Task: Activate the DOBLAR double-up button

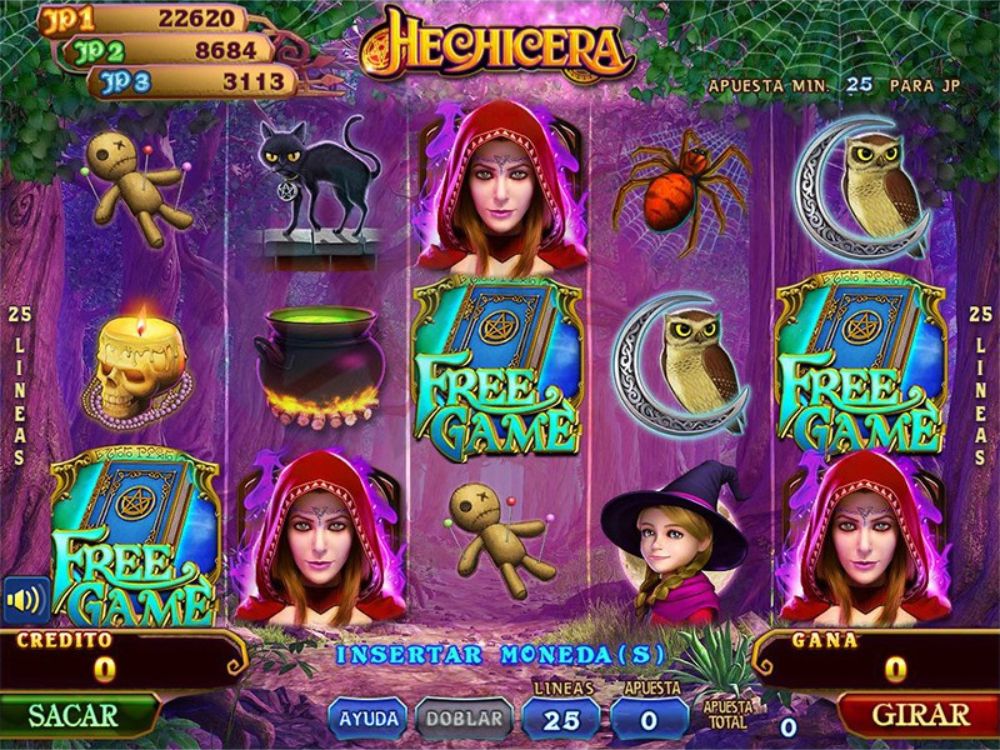Action: tap(464, 718)
